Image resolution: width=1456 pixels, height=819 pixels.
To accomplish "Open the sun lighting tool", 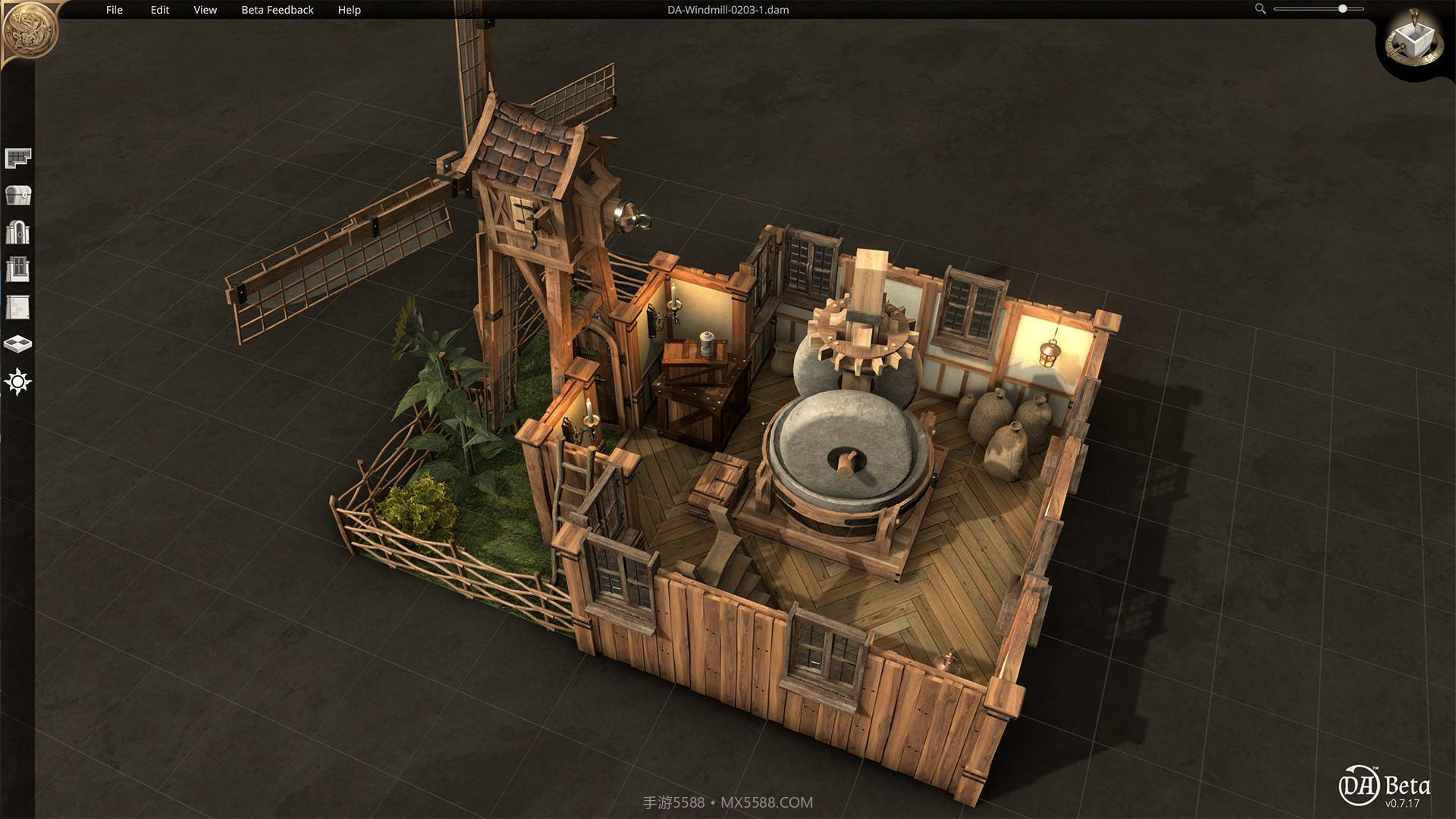I will (x=17, y=381).
